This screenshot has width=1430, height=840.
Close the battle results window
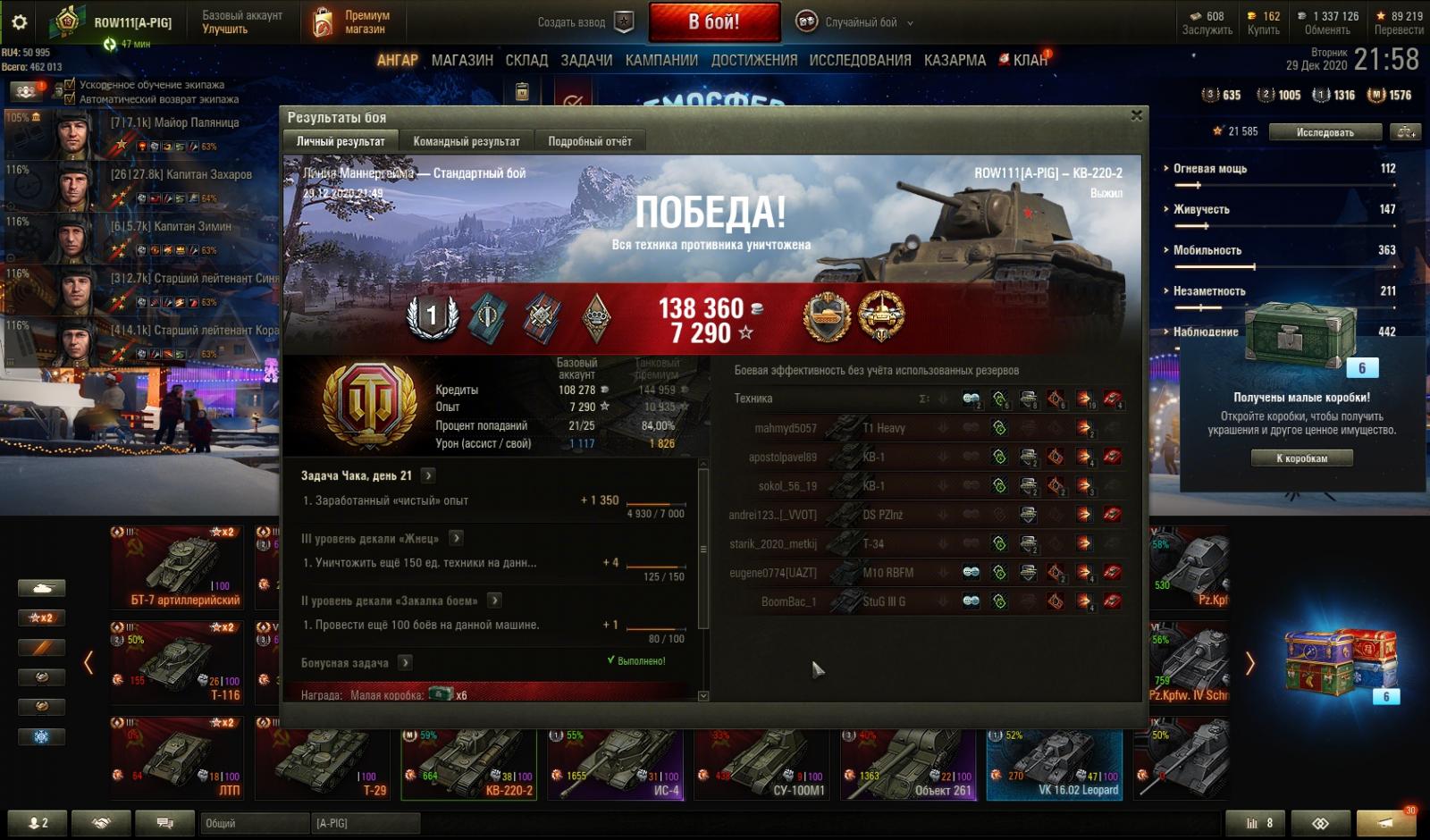[x=1136, y=115]
